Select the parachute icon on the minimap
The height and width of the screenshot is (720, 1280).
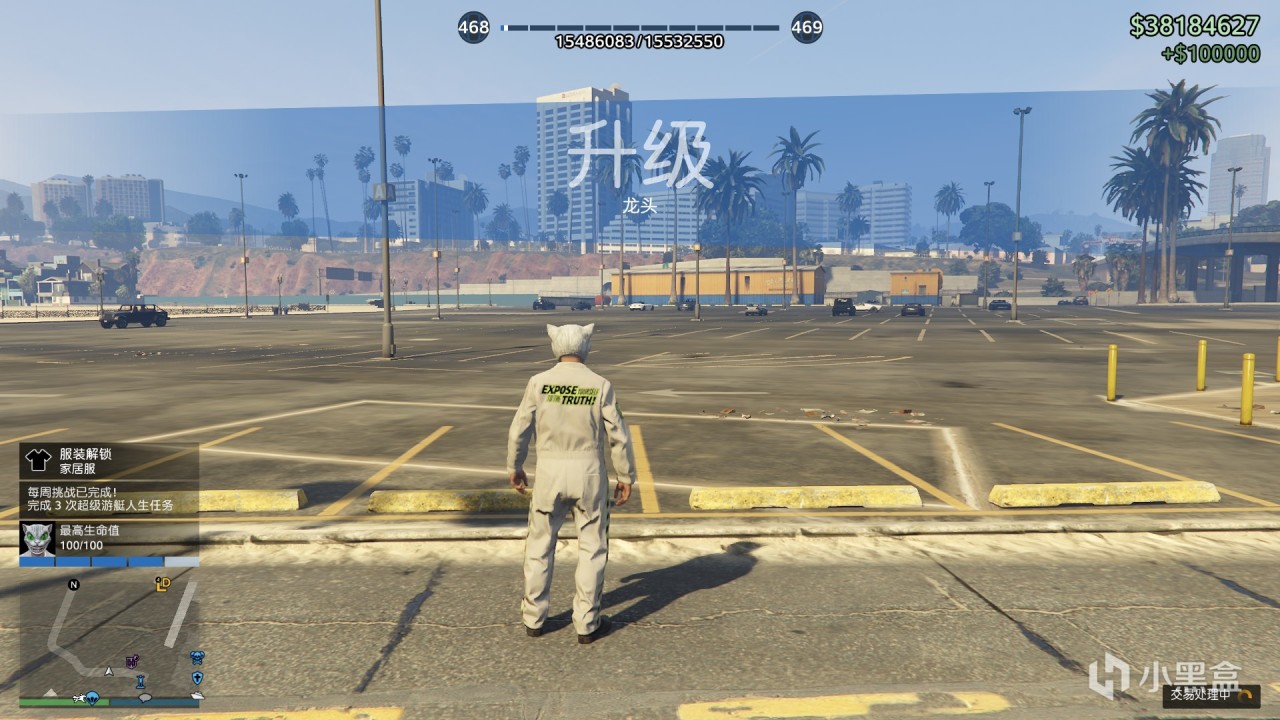92,699
